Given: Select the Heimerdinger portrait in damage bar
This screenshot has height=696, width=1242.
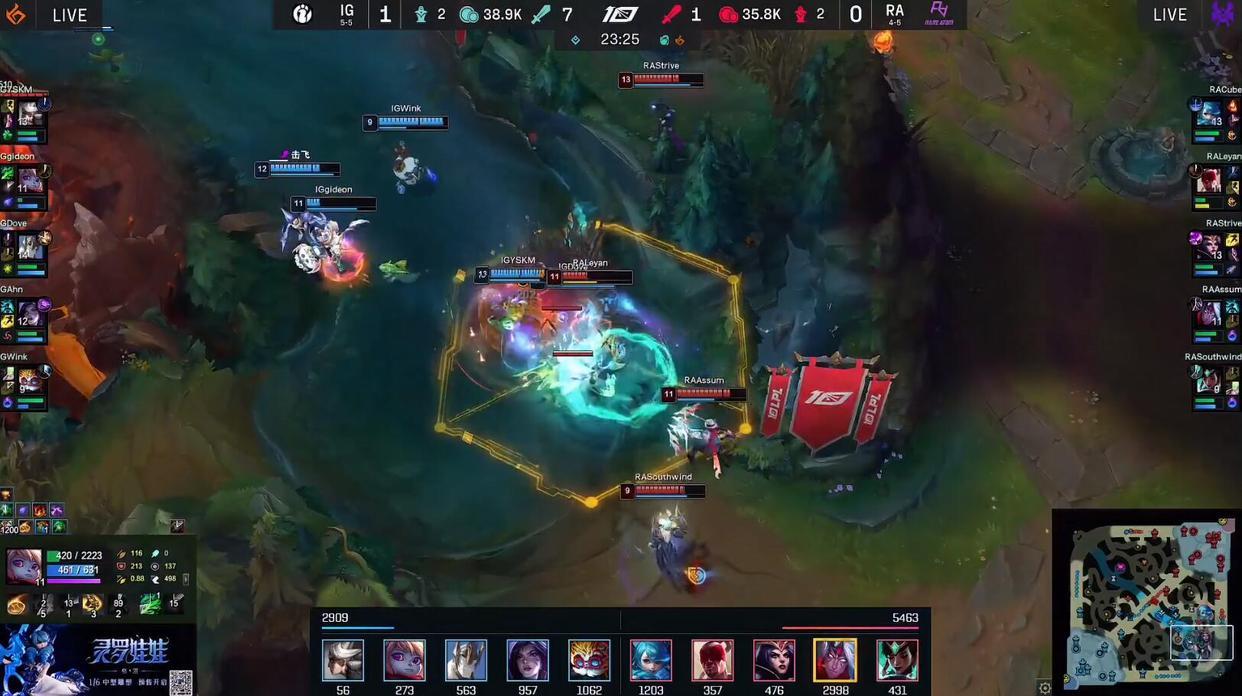Looking at the screenshot, I should coord(589,660).
